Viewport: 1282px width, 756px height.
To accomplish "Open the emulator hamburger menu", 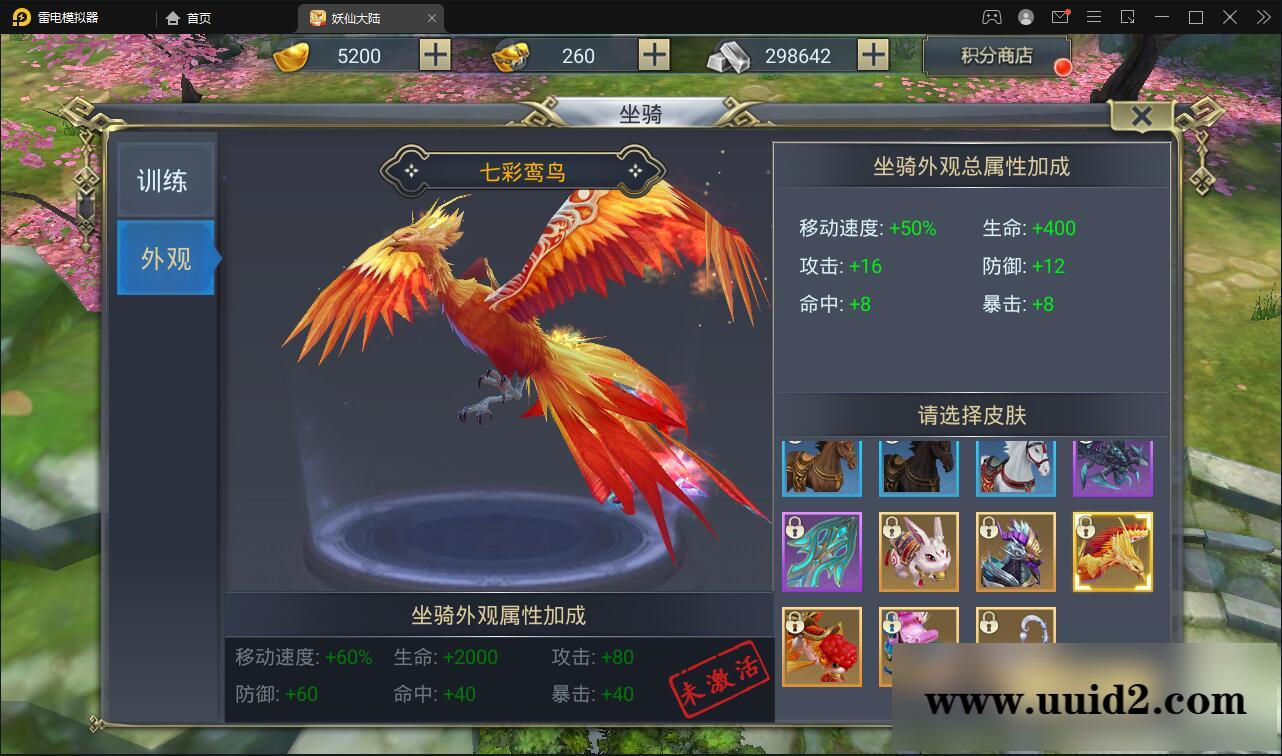I will pyautogui.click(x=1094, y=17).
